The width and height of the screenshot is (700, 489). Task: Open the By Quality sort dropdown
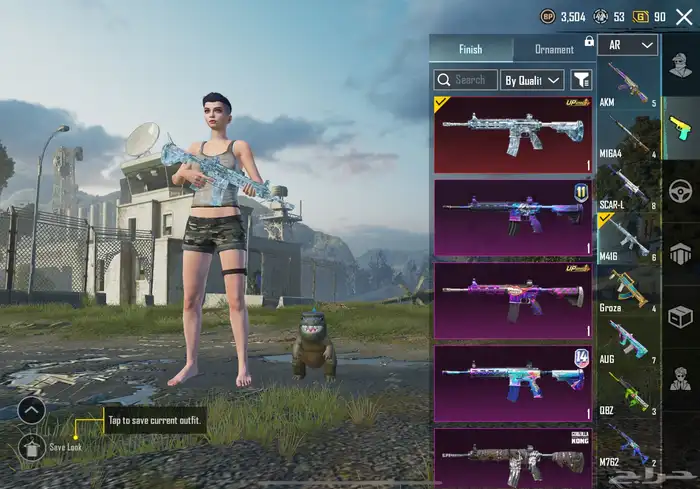533,79
